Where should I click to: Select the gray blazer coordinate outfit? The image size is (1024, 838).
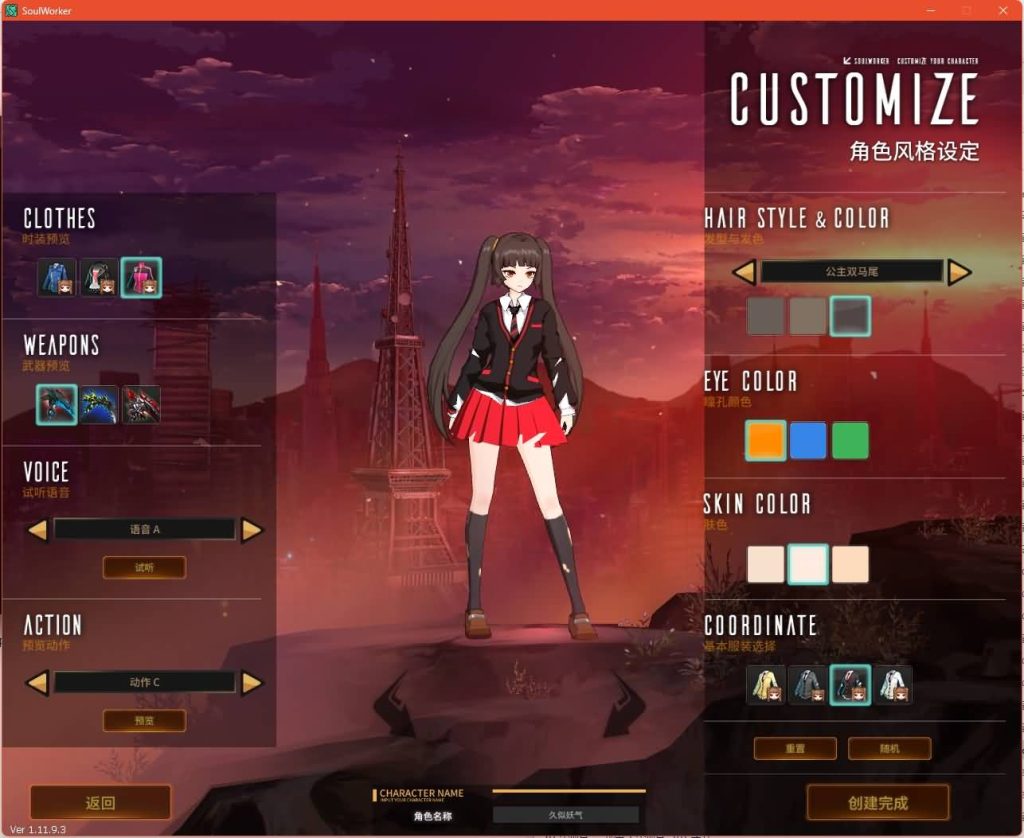pos(808,685)
